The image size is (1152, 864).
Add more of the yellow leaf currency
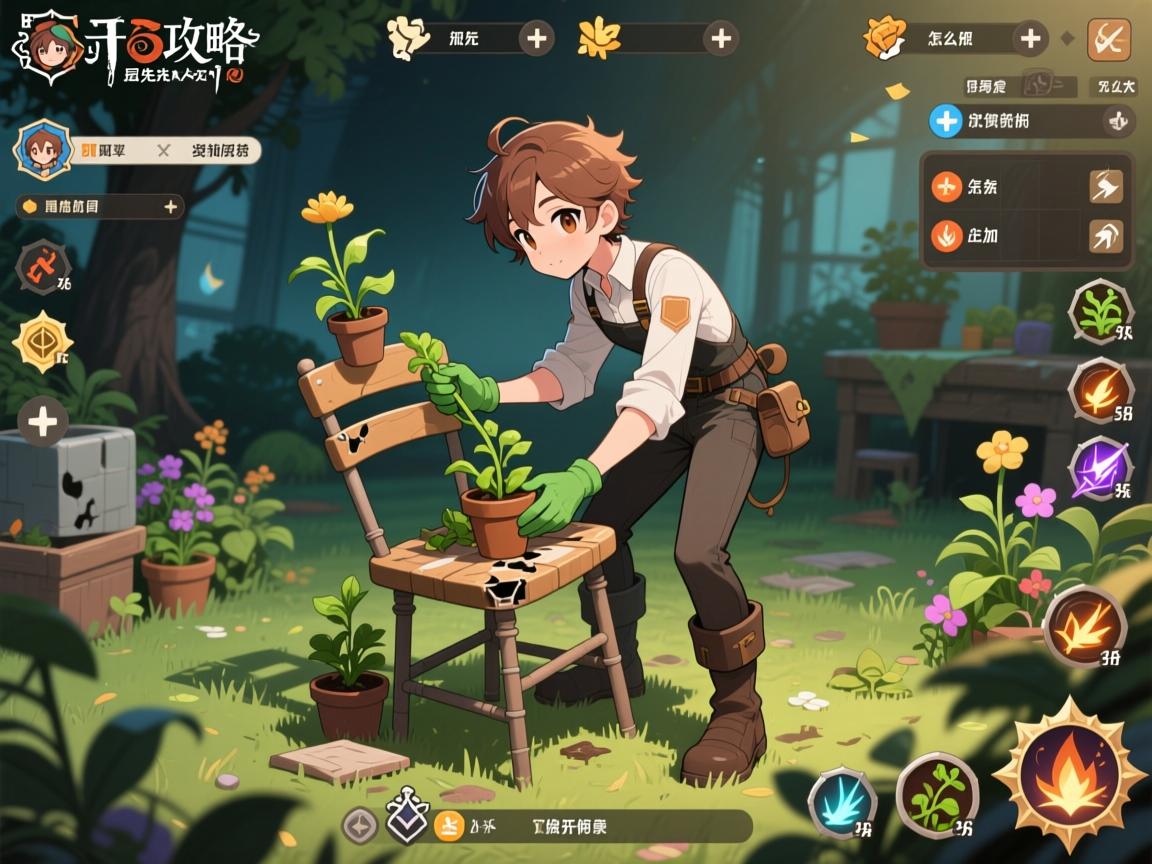(x=720, y=39)
